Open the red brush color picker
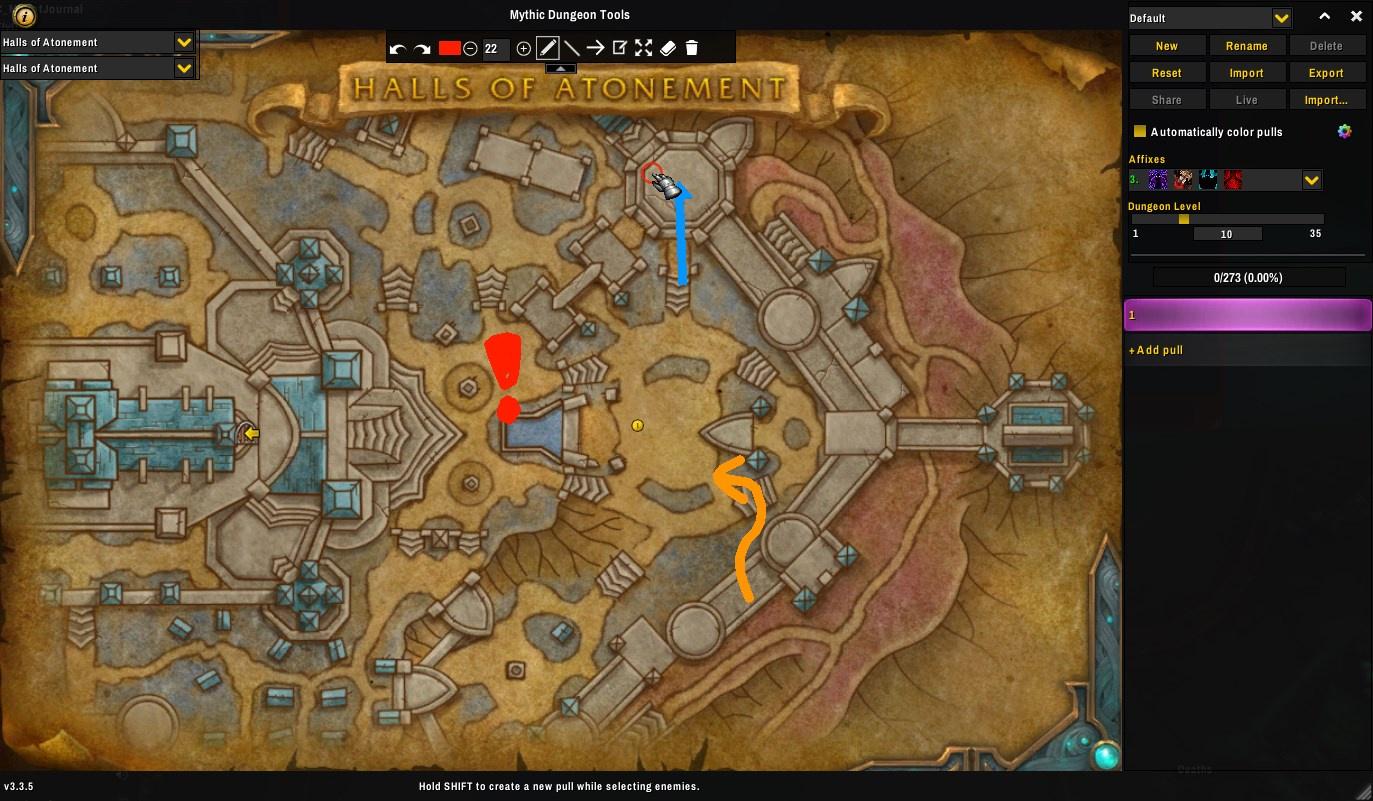1373x801 pixels. (x=449, y=48)
